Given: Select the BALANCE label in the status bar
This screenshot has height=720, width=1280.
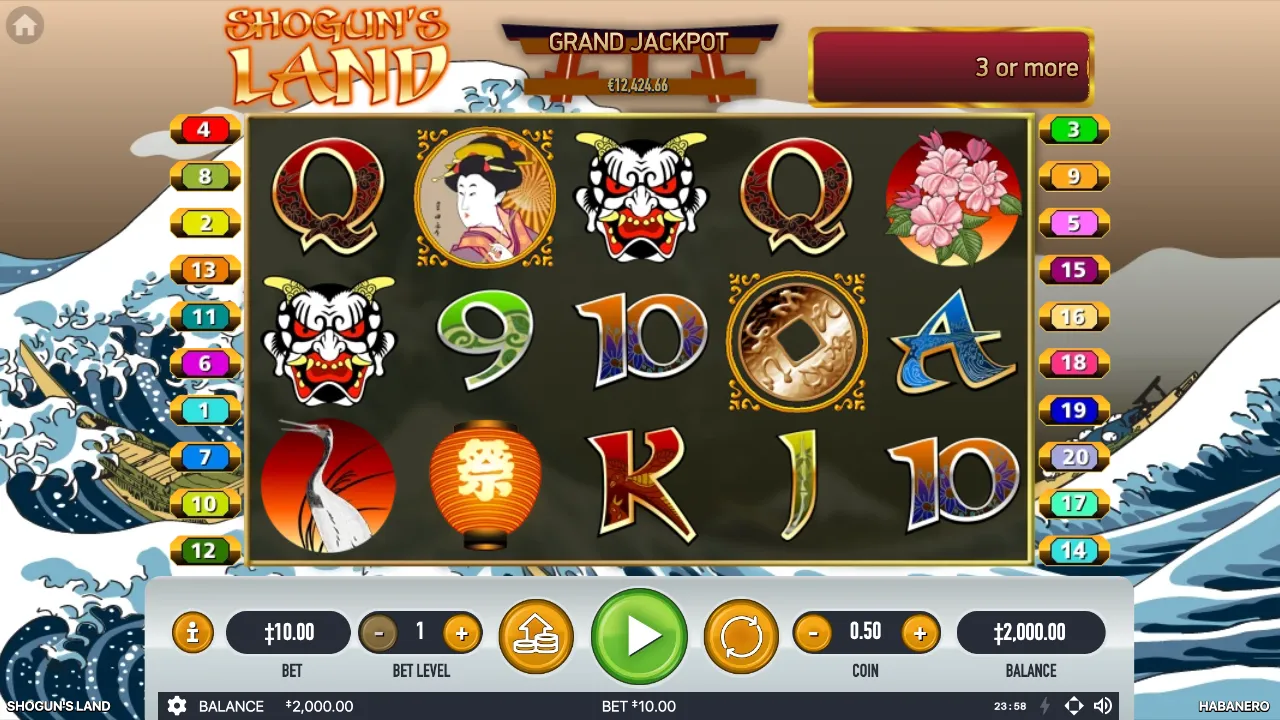Looking at the screenshot, I should tap(231, 706).
